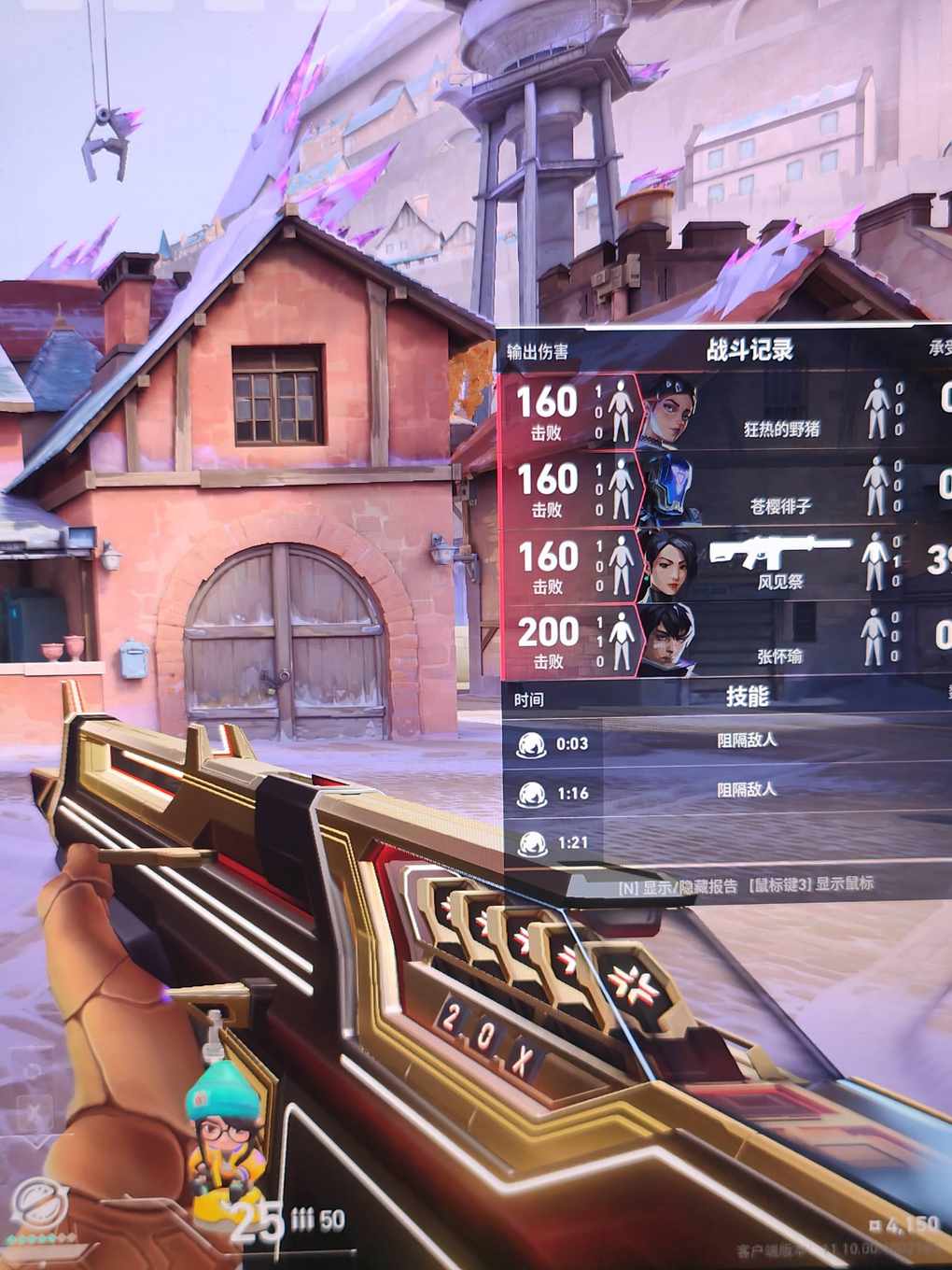Click the ultimate ability icon above the charge pips
952x1270 pixels.
click(38, 1201)
